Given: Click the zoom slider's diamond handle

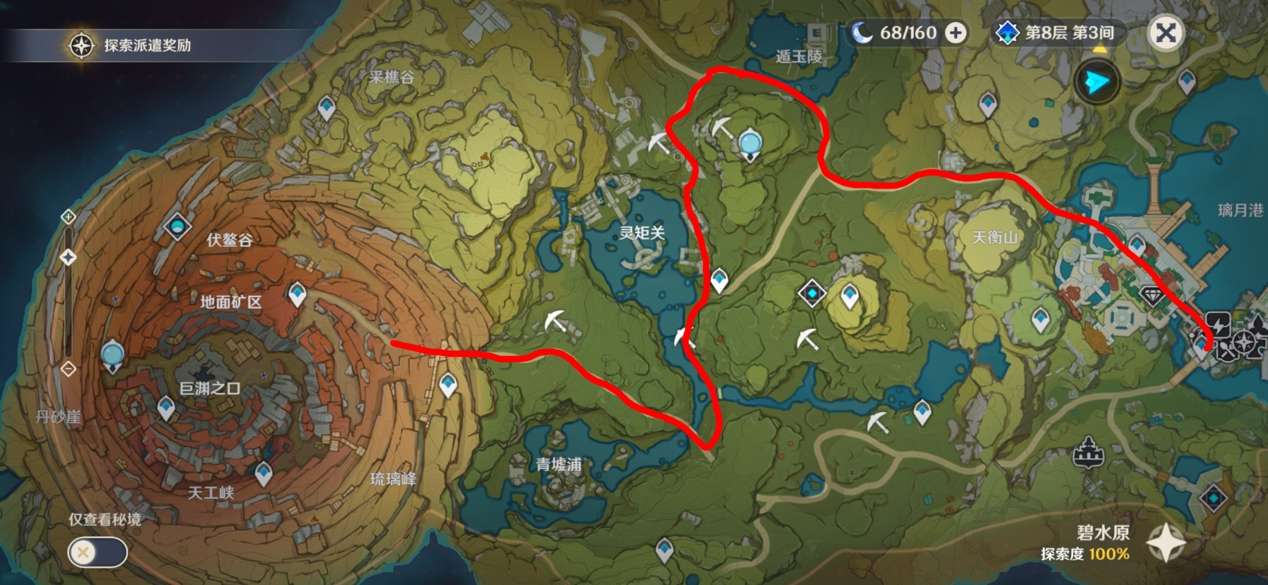Looking at the screenshot, I should [x=68, y=257].
